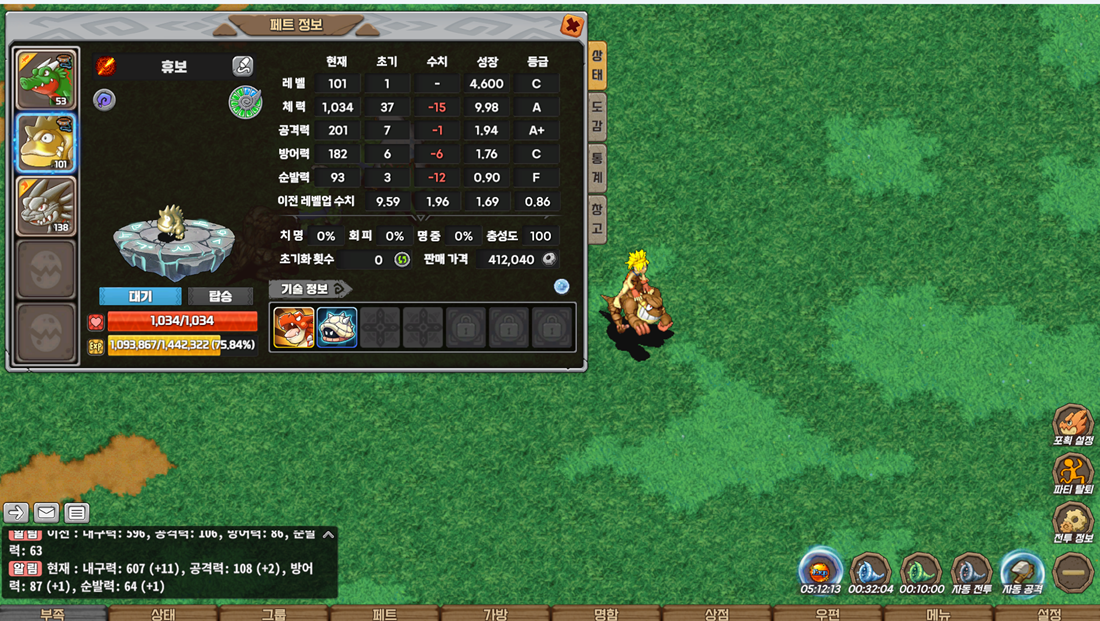Open the mail envelope above the chat

click(x=46, y=513)
